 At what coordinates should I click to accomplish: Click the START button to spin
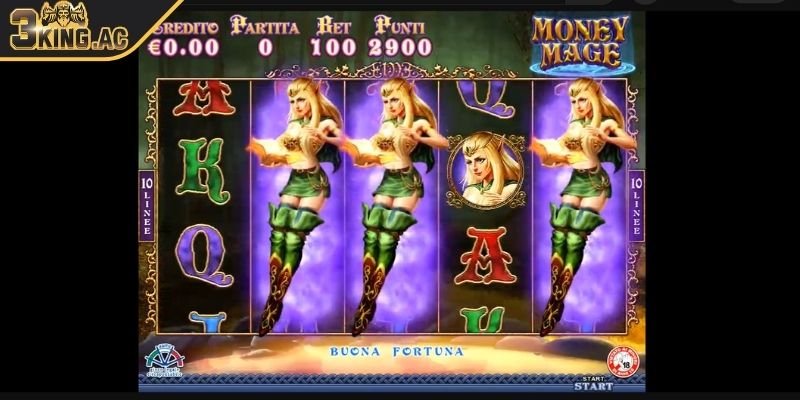pos(592,383)
